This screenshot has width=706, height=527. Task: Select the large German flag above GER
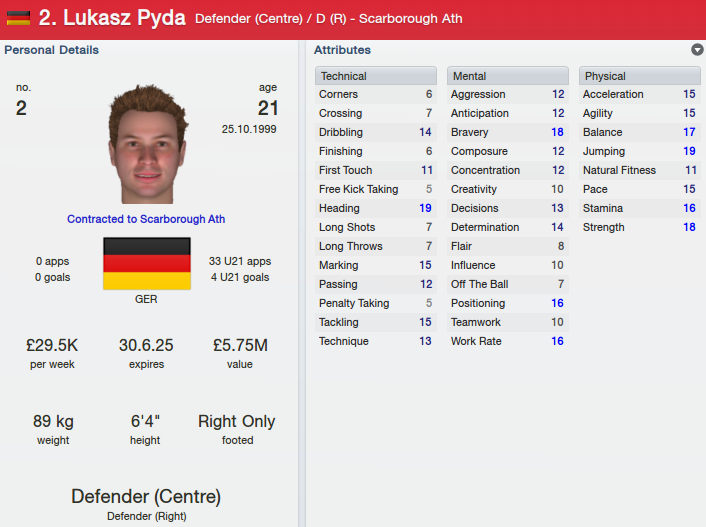pos(147,264)
